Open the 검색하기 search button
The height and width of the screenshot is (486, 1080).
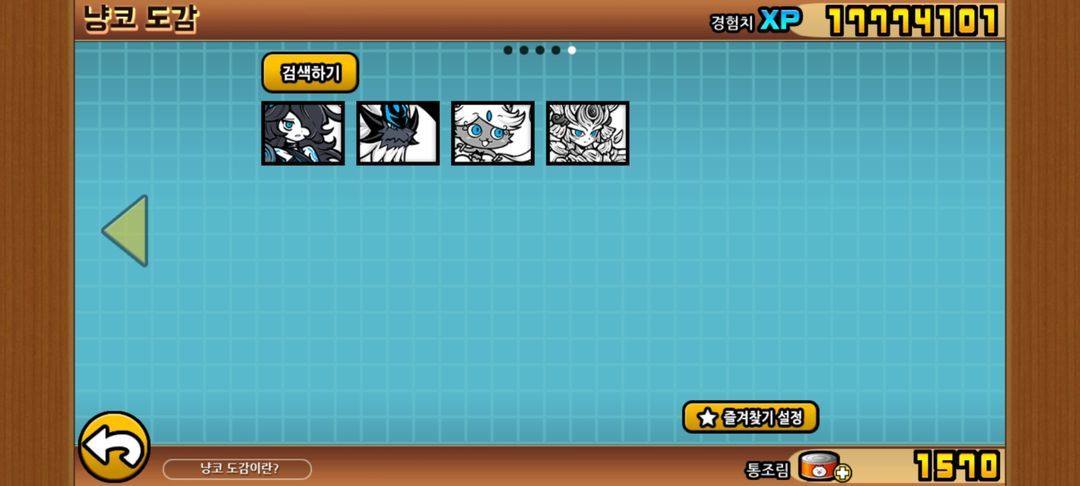coord(310,73)
